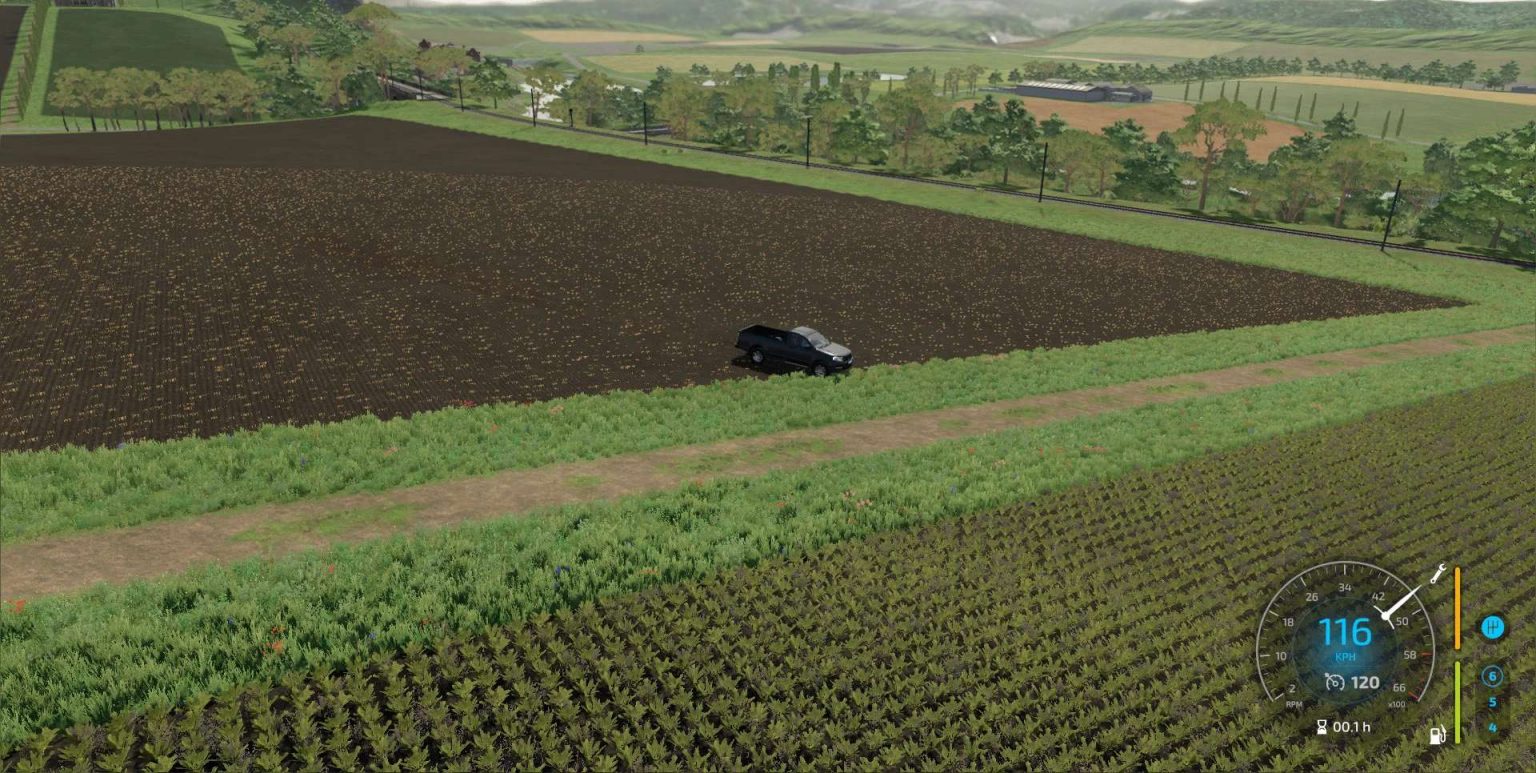Click the cruise control gauge icon
This screenshot has width=1536, height=773.
coord(1334,681)
